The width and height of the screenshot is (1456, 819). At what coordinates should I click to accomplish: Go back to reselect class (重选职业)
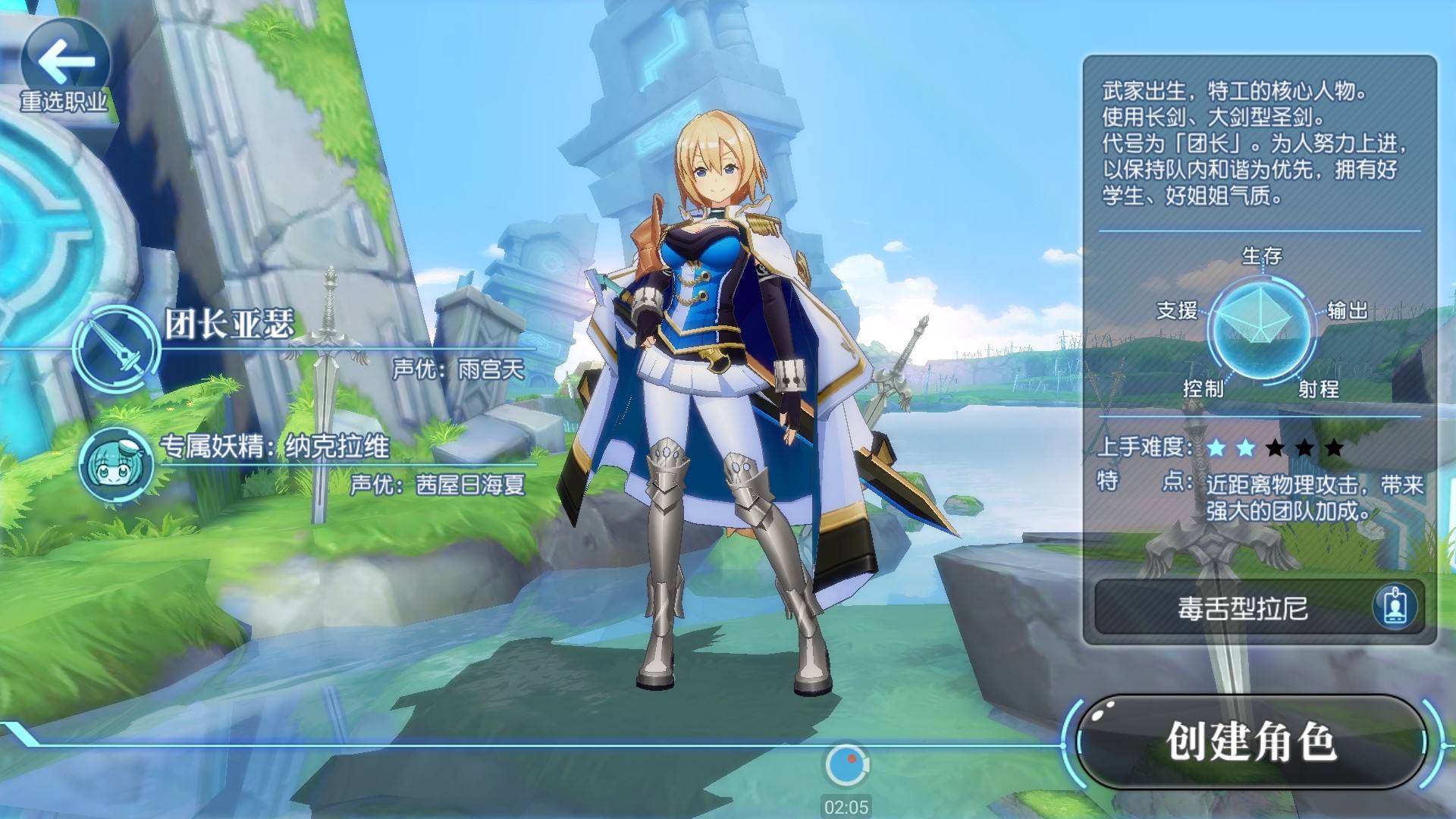pyautogui.click(x=64, y=67)
